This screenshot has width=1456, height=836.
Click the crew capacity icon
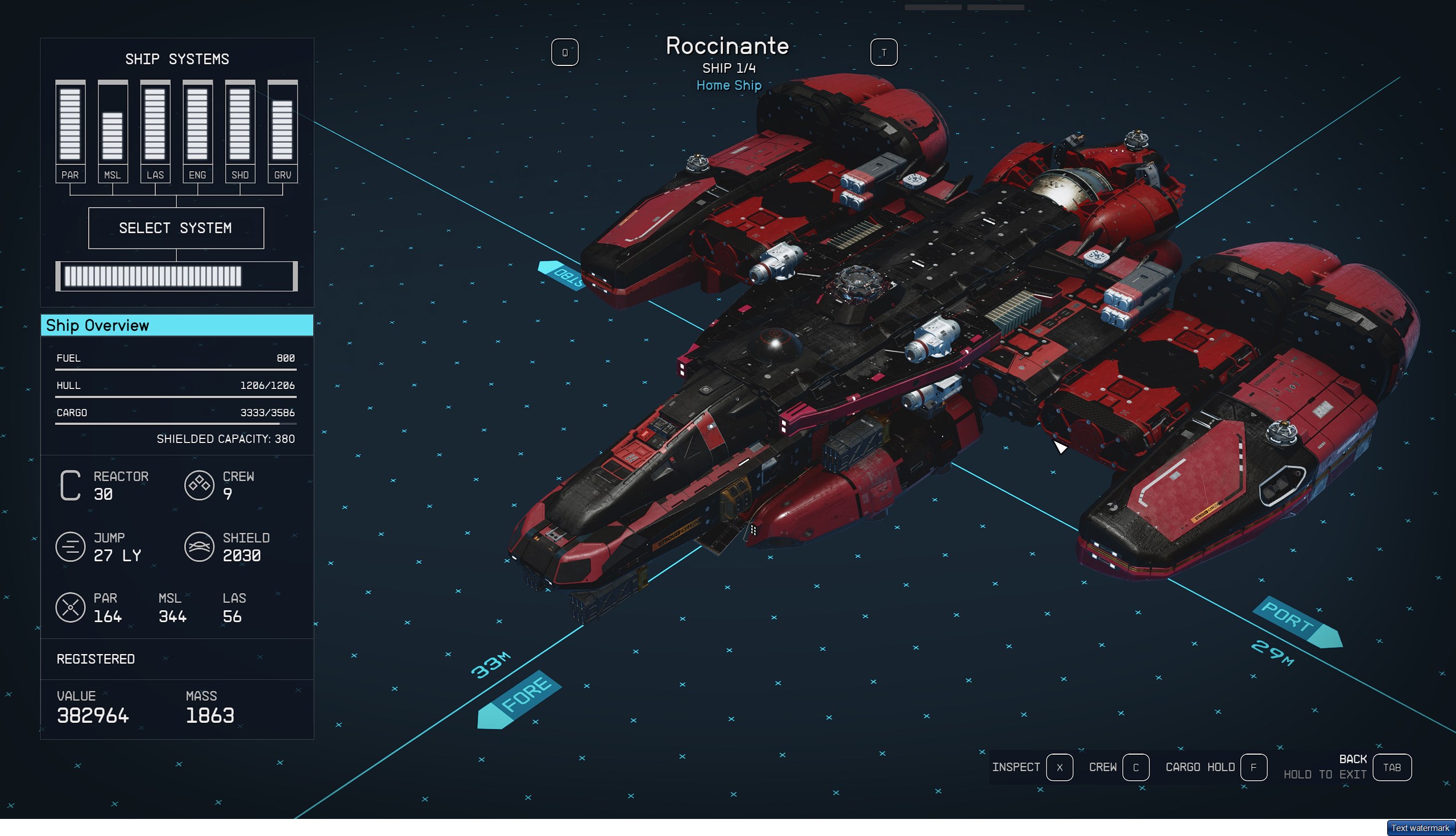coord(199,484)
